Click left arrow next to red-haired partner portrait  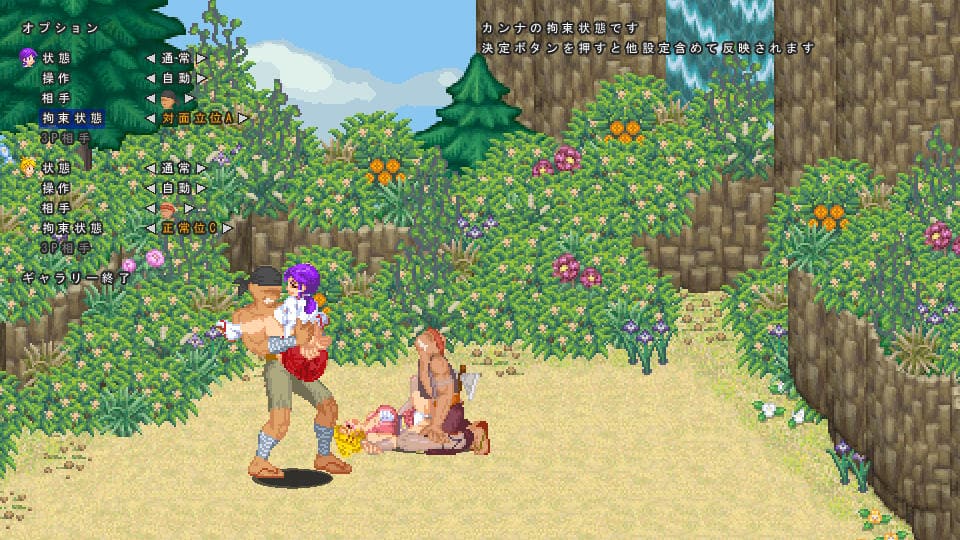[x=151, y=208]
